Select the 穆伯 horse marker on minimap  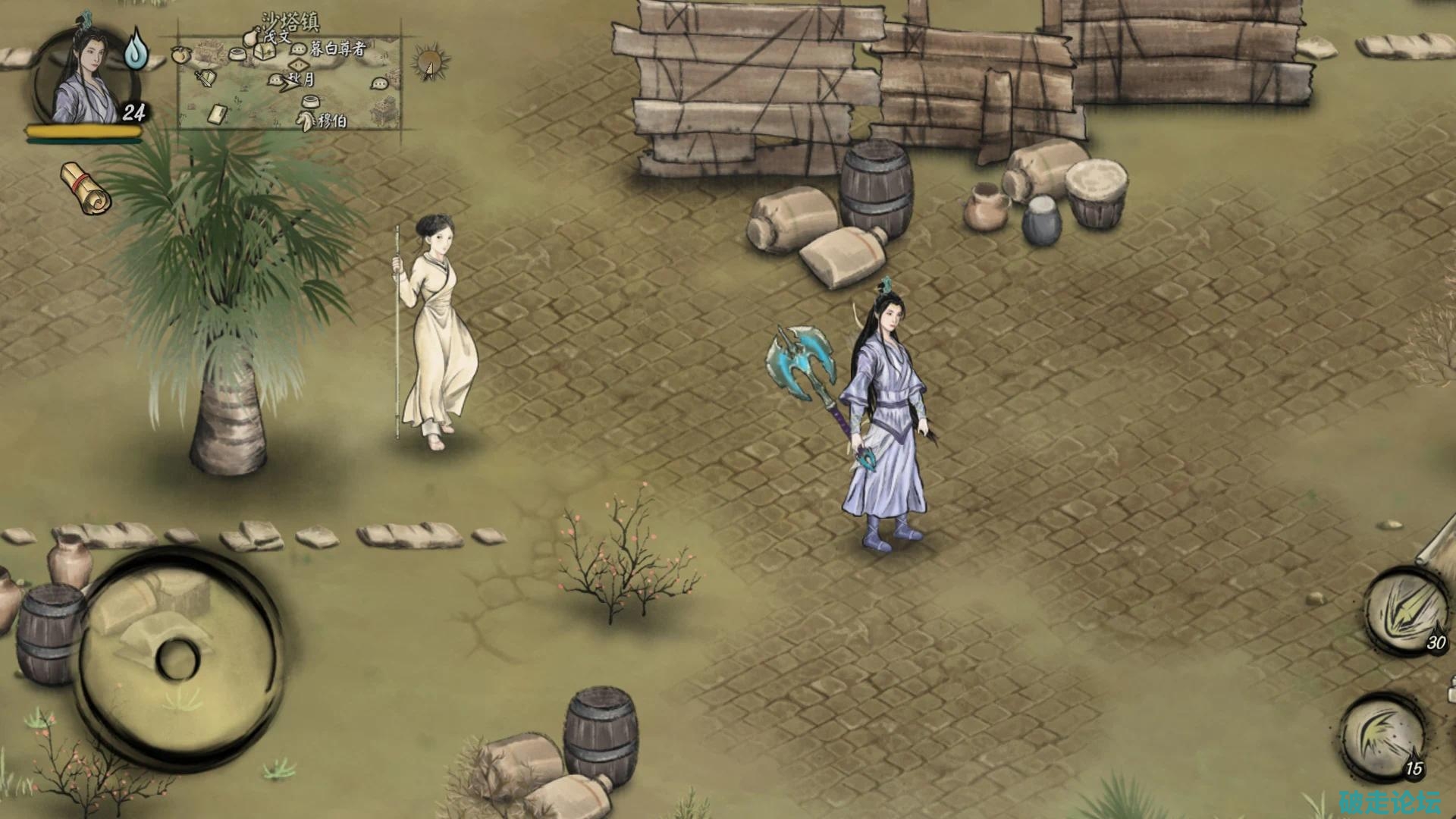click(x=306, y=120)
